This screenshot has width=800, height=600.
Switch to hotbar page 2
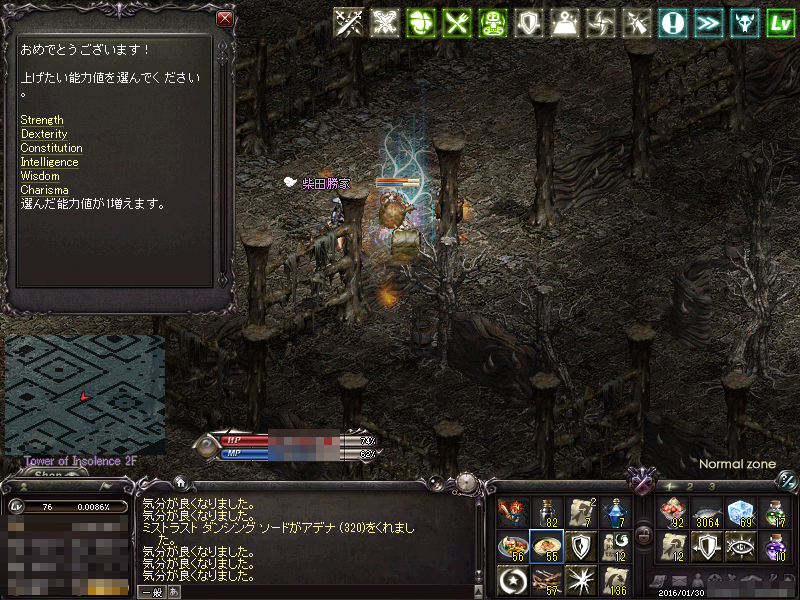[689, 486]
